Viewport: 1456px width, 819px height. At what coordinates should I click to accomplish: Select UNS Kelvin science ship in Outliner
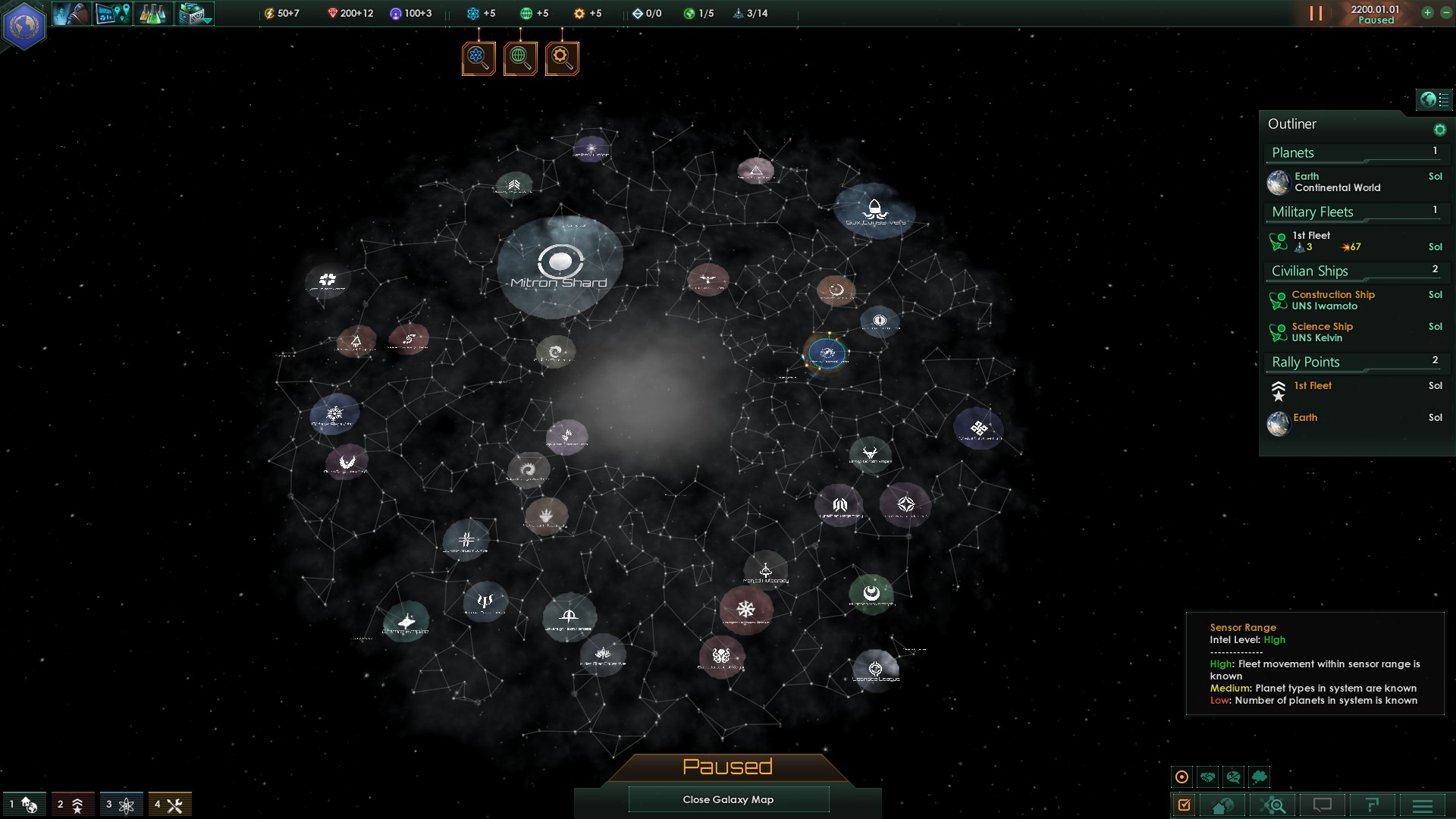click(x=1323, y=331)
